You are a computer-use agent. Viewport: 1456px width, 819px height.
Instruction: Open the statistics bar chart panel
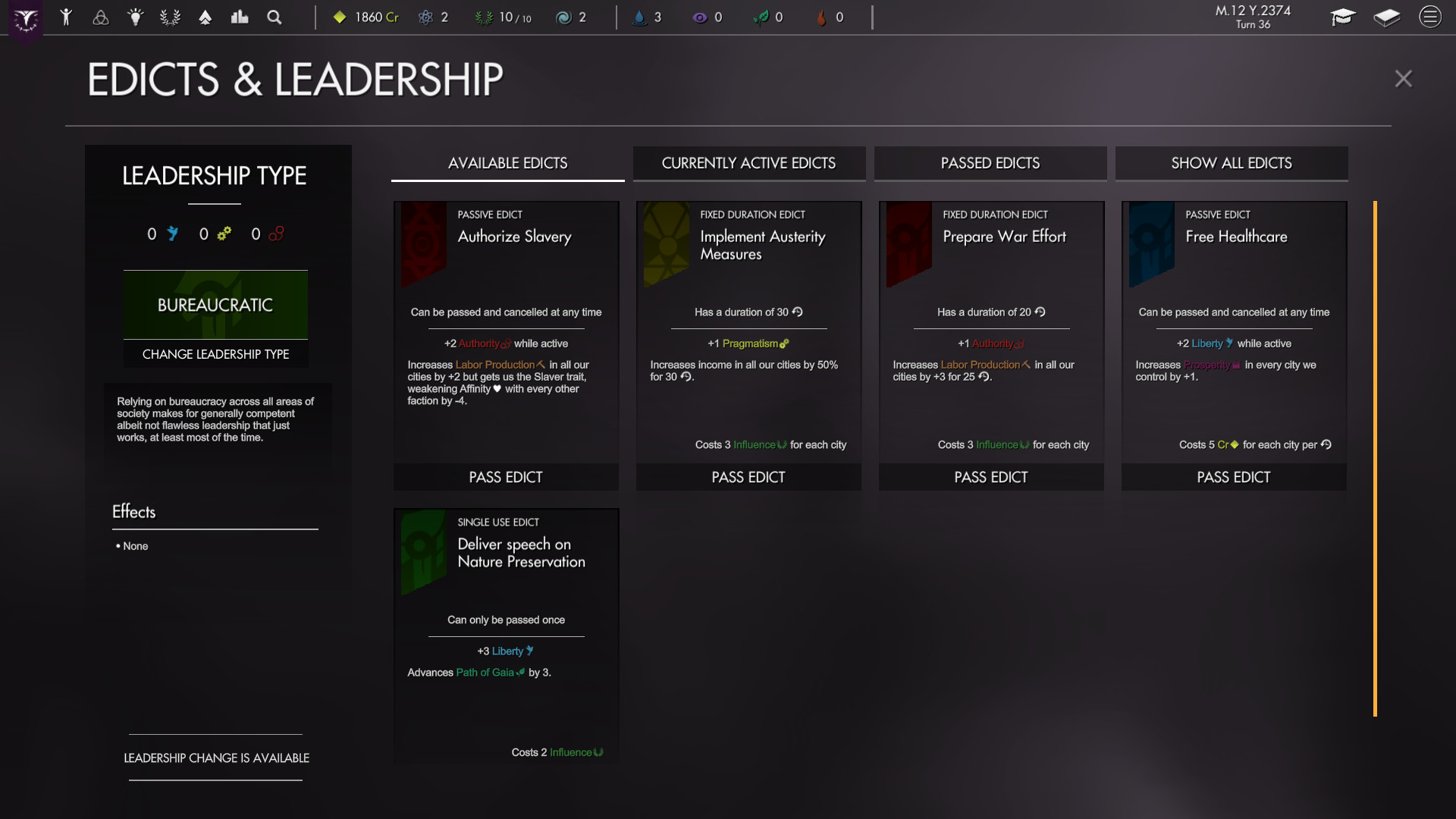coord(240,17)
